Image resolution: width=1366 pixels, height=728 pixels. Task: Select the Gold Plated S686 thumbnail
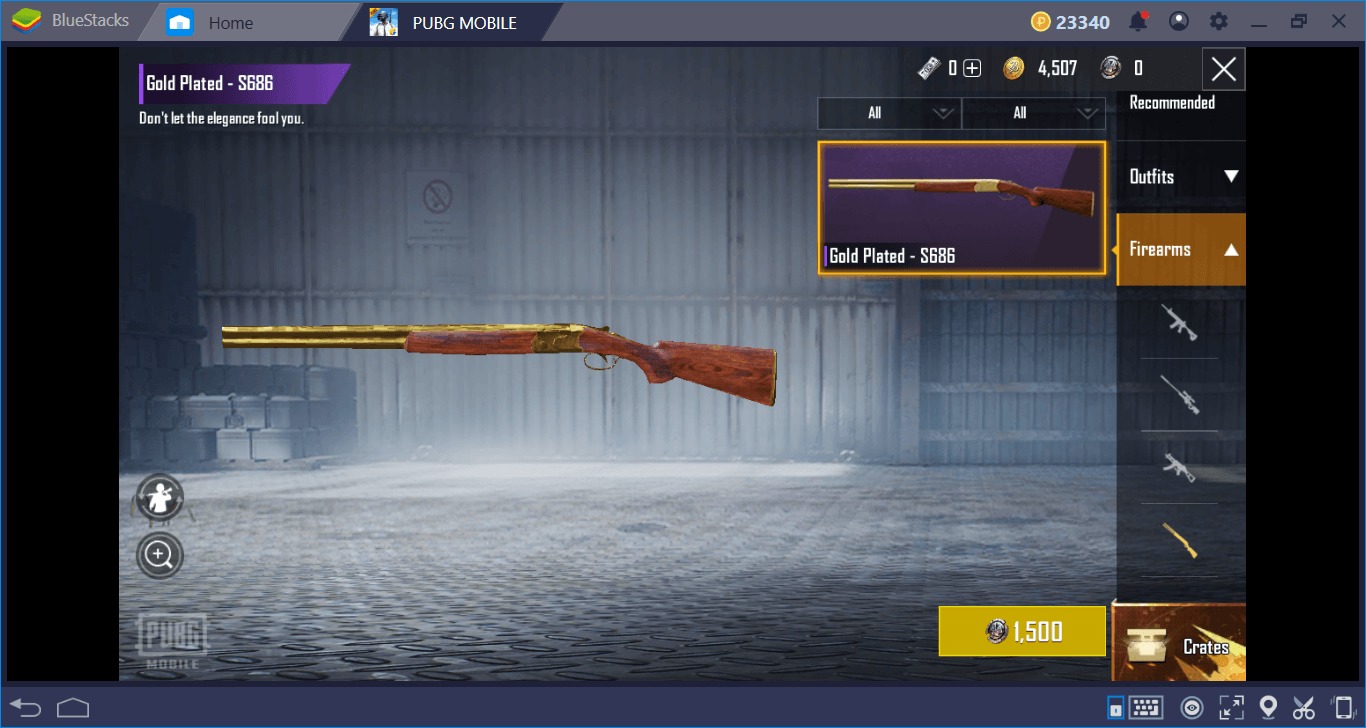click(x=961, y=207)
